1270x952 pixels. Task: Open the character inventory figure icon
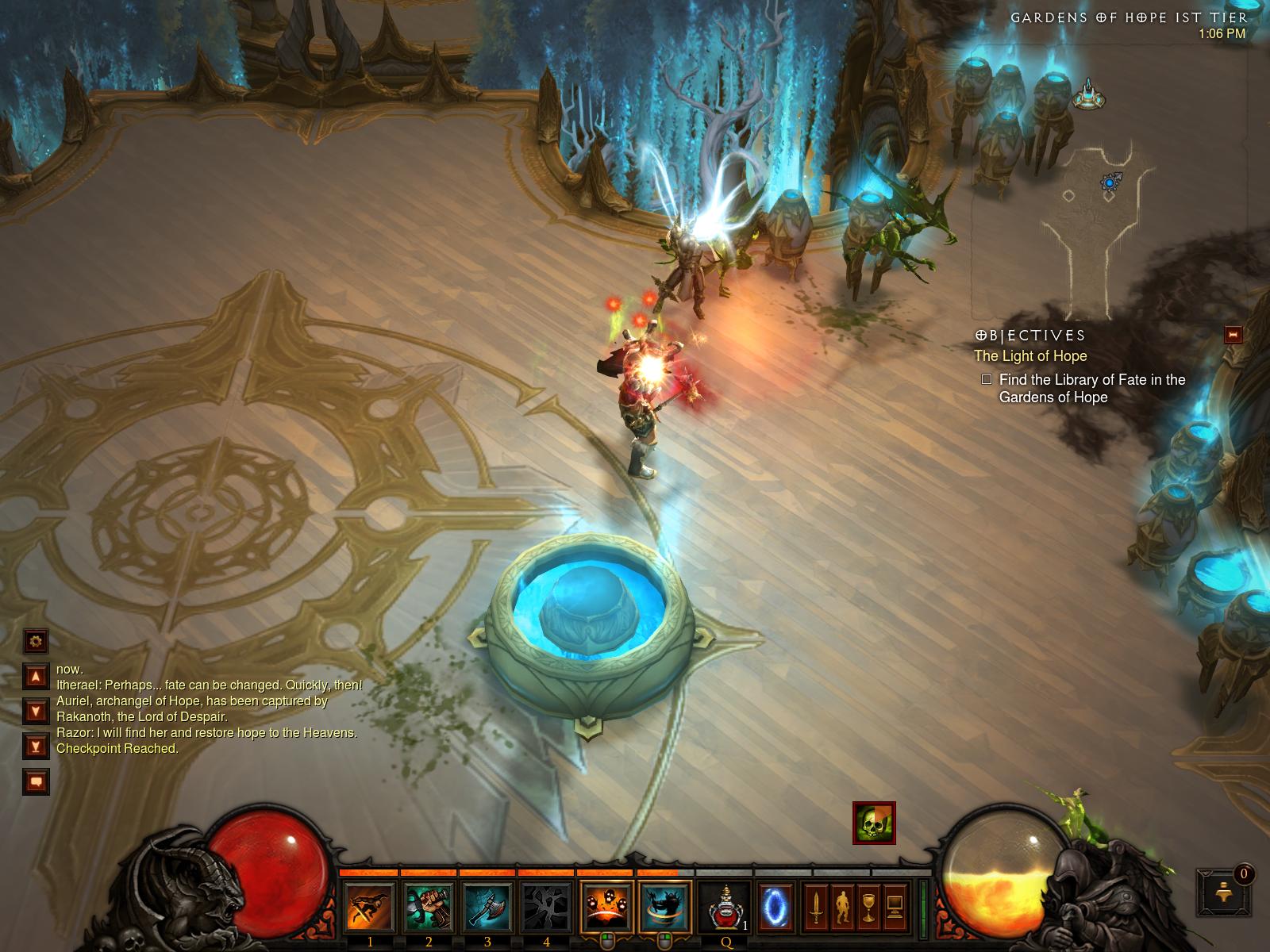(841, 906)
